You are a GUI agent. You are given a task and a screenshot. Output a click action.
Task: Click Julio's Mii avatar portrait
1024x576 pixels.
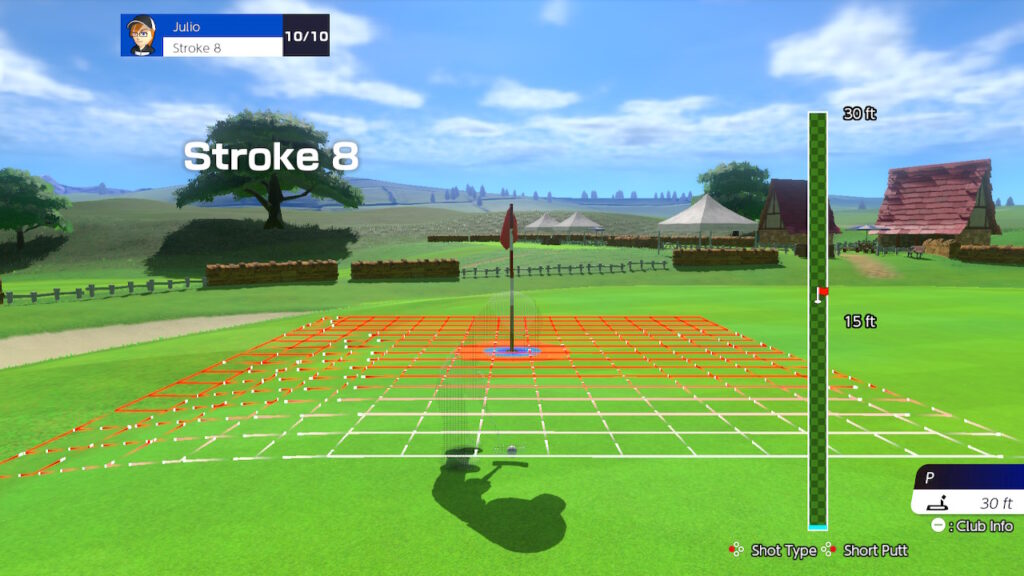coord(141,35)
